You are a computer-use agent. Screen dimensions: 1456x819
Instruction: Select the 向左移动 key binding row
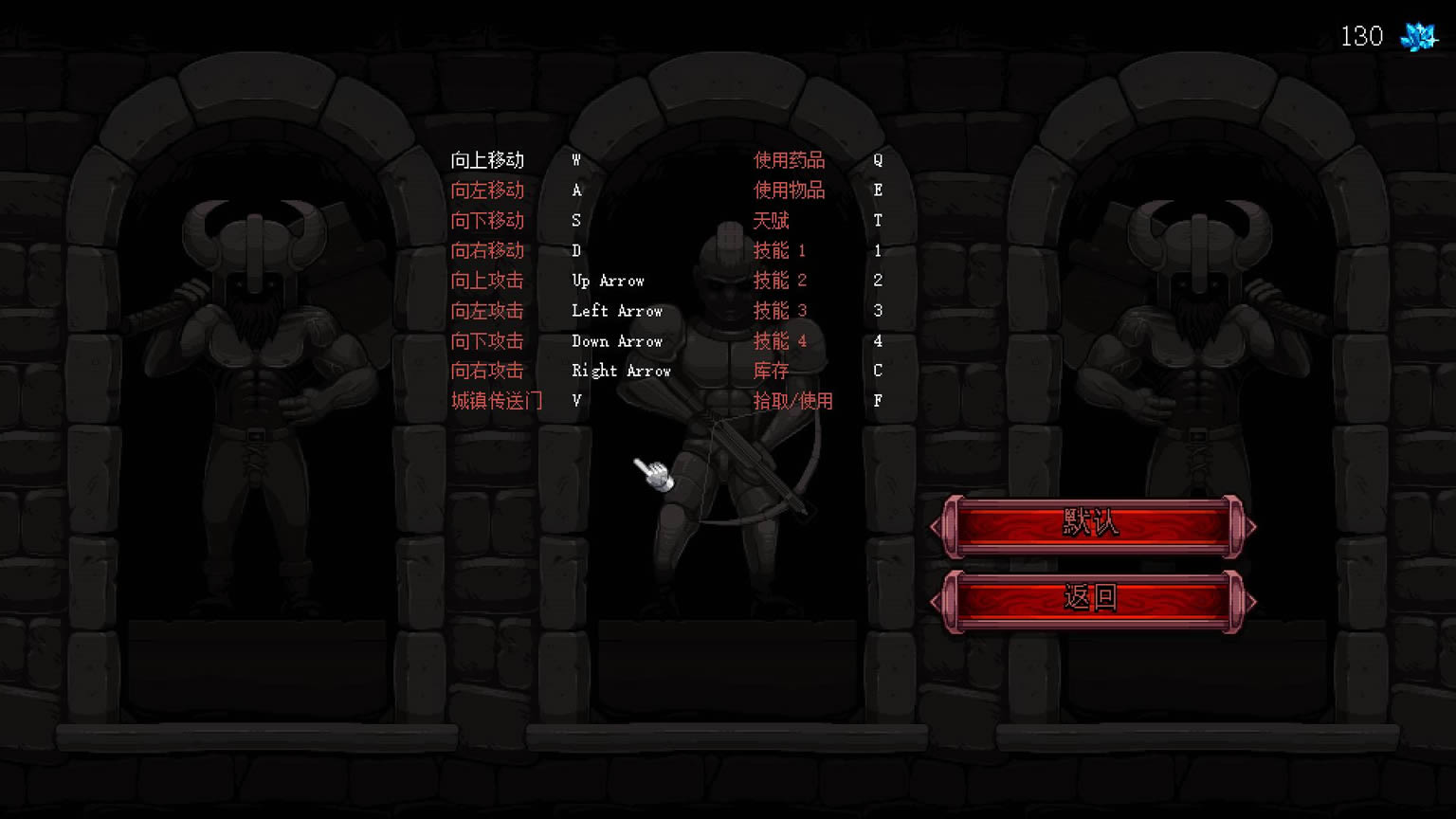click(487, 191)
